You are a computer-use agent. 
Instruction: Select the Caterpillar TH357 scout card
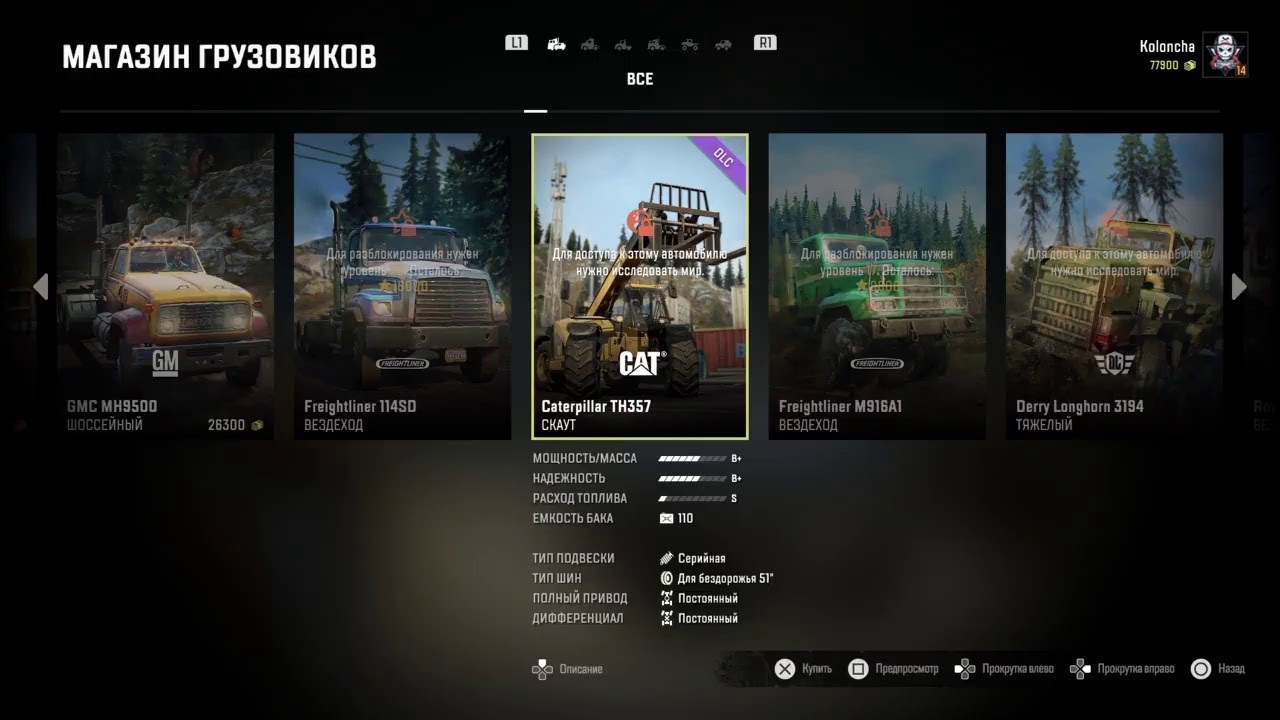coord(640,286)
